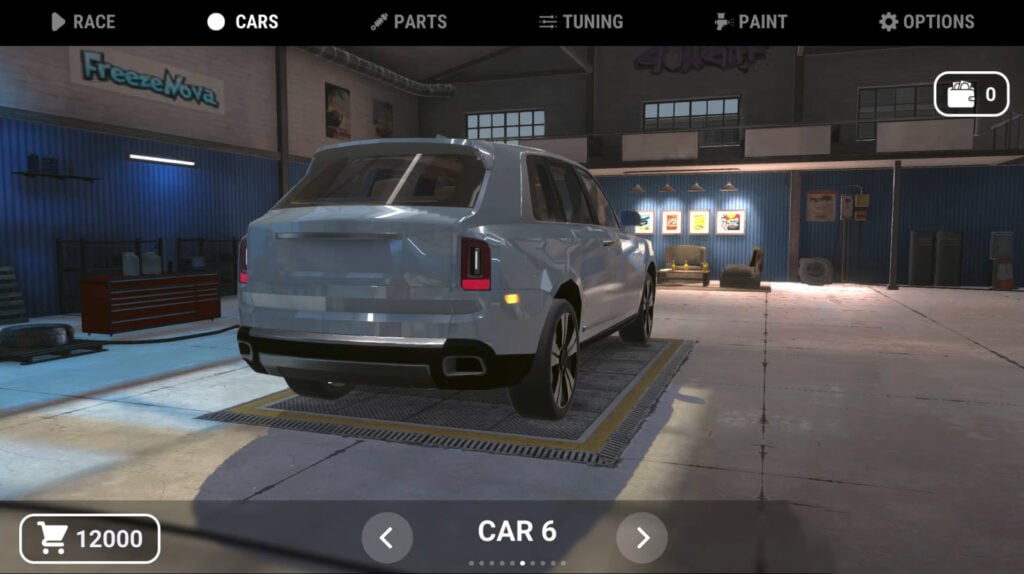Buy Car 6 for 12000

pos(90,539)
